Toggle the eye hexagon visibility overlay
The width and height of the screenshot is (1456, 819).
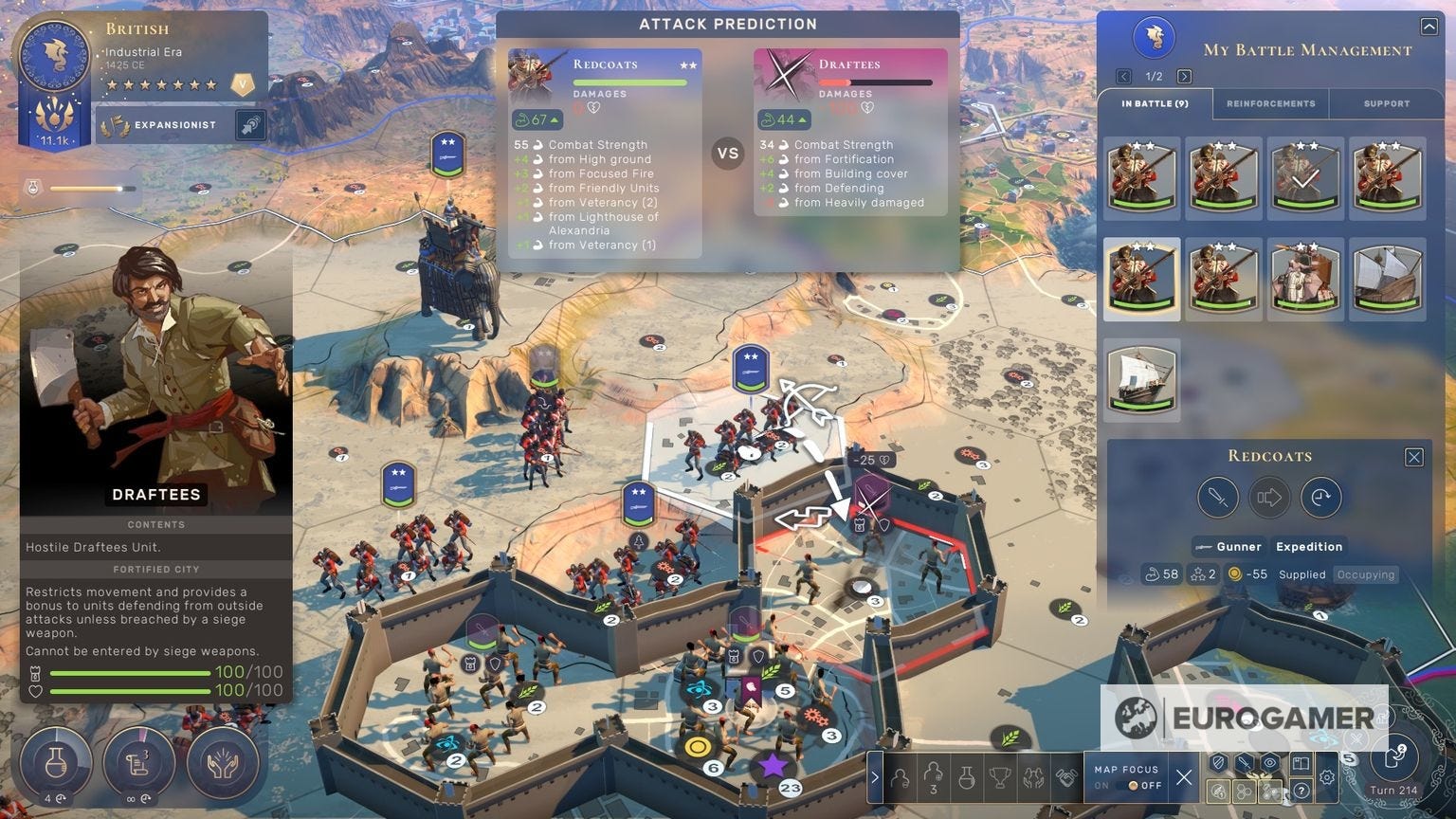click(1268, 763)
